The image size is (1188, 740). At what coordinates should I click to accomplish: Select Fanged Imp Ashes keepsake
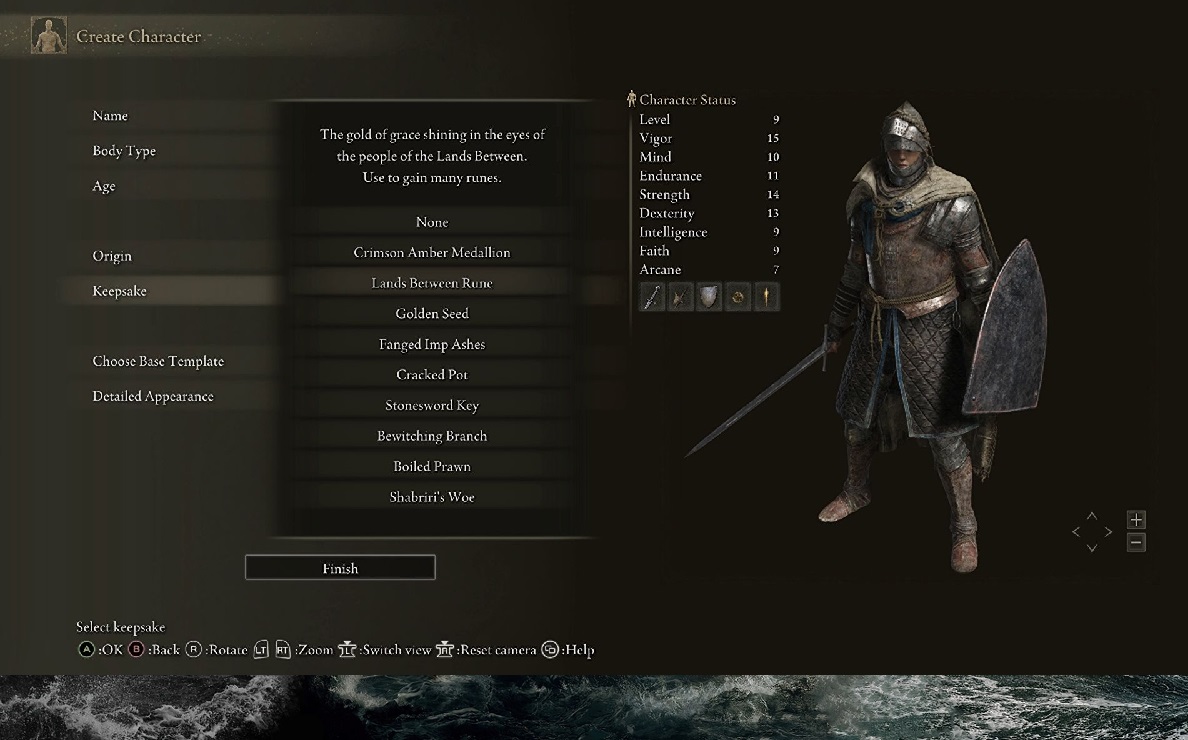[x=432, y=344]
